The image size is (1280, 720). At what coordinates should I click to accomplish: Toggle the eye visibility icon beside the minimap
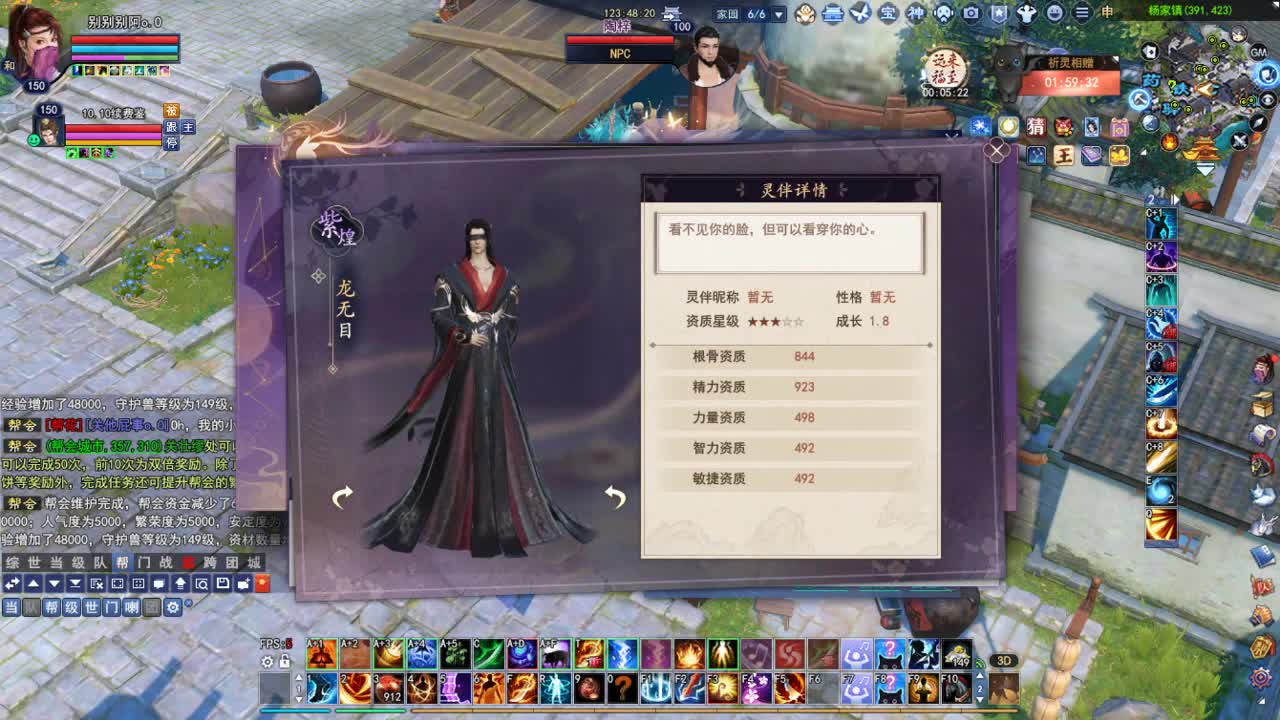tap(1266, 100)
